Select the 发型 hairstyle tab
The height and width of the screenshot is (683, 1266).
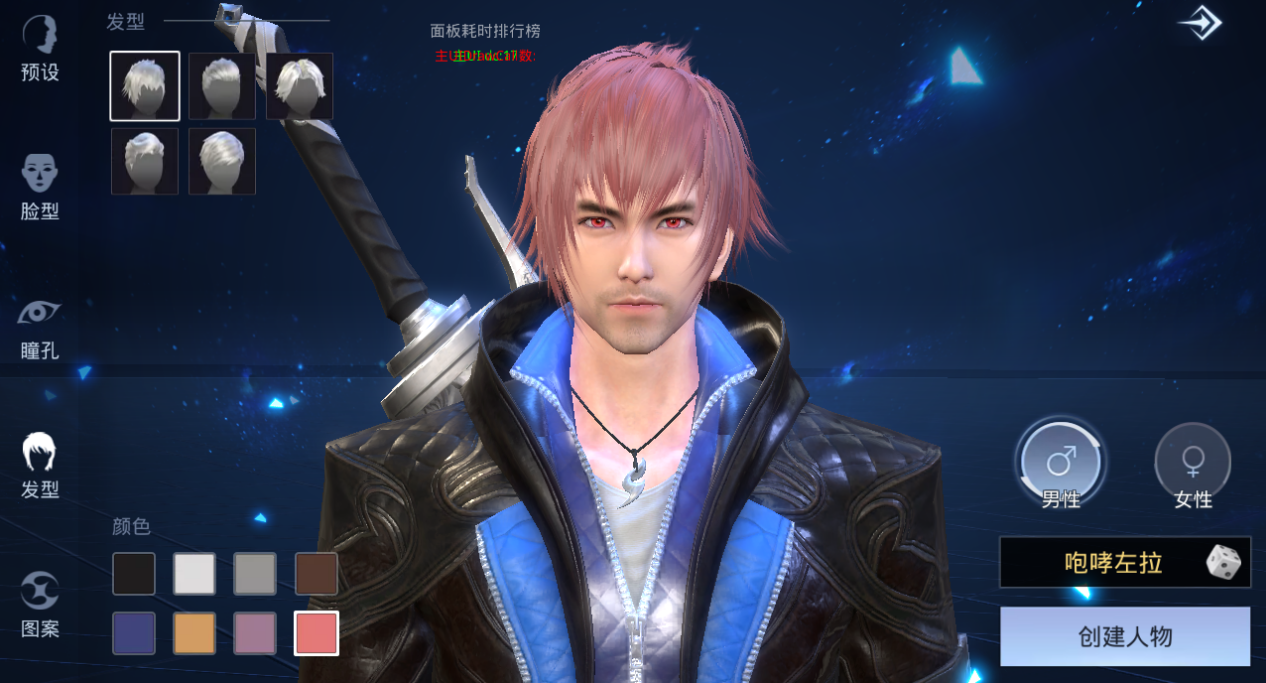(40, 465)
